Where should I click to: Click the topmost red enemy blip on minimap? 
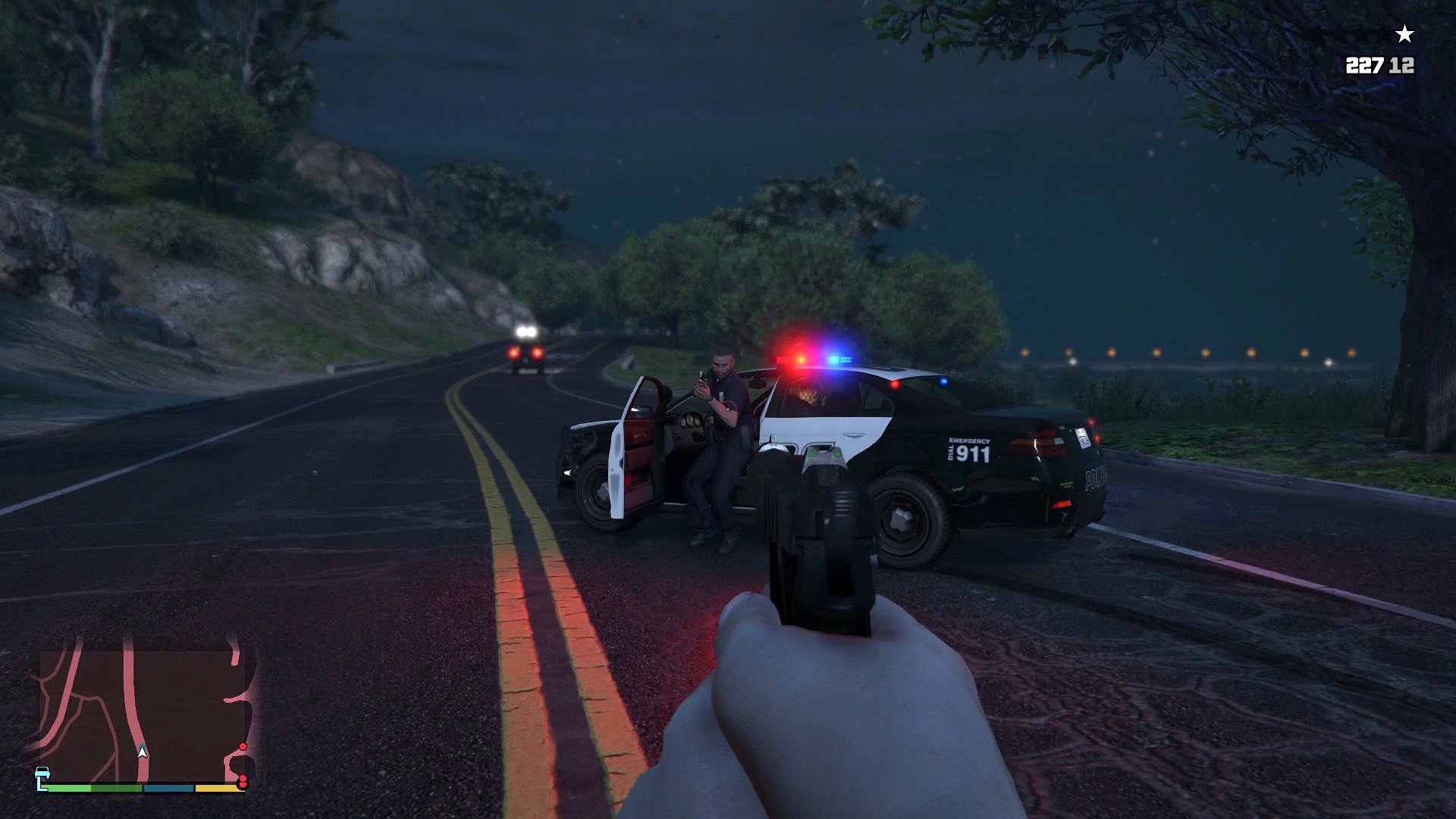tap(243, 746)
